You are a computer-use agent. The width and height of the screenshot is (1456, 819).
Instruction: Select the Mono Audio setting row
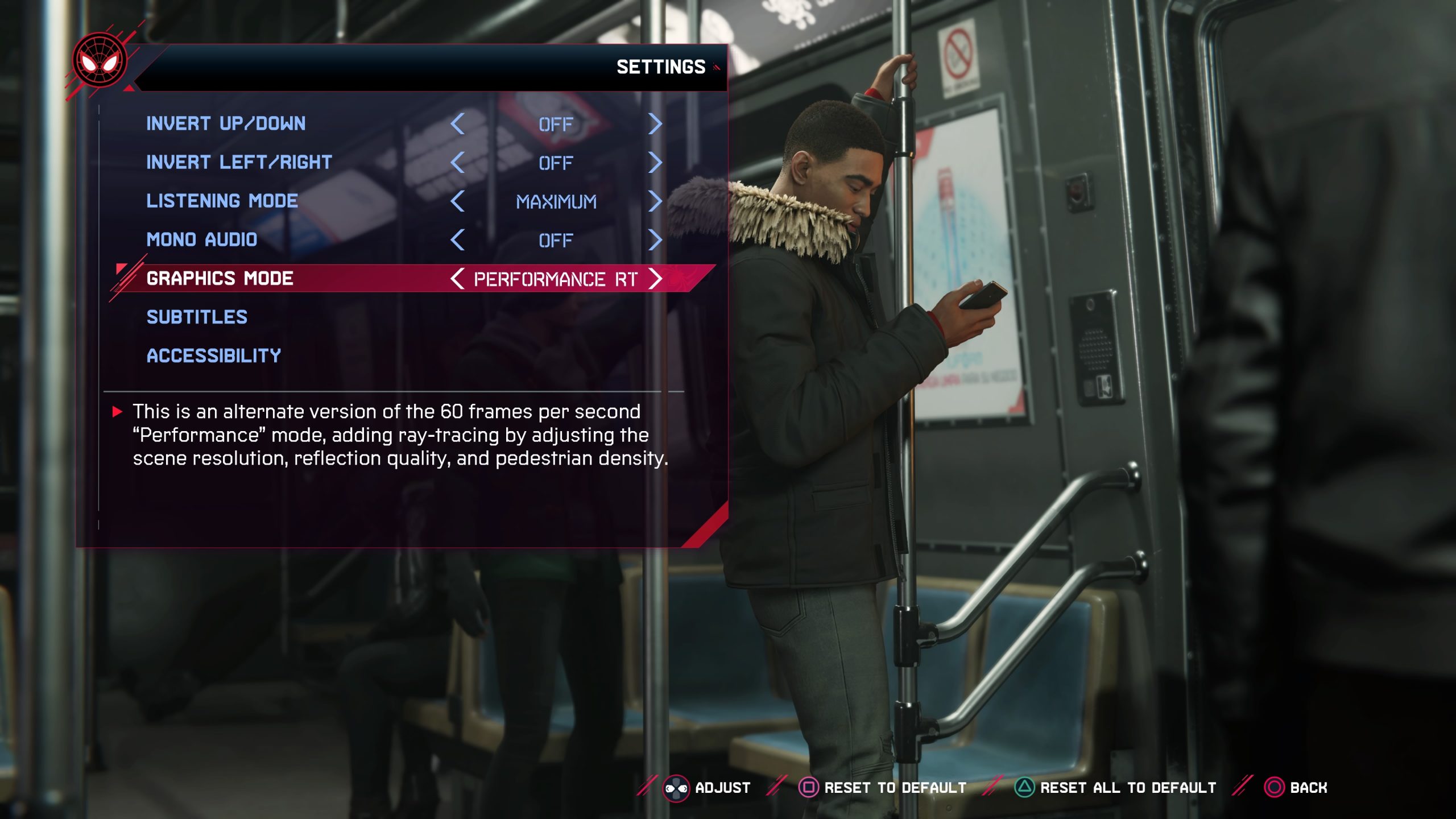[202, 239]
